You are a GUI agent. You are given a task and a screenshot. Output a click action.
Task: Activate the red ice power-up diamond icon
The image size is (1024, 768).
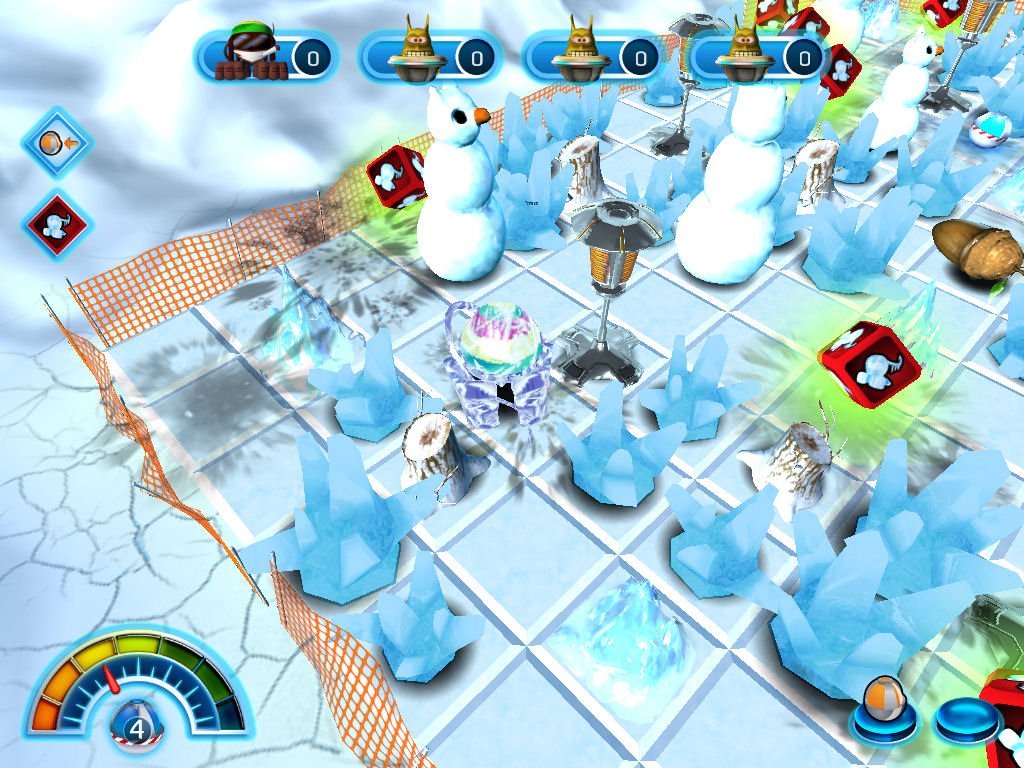[x=56, y=222]
